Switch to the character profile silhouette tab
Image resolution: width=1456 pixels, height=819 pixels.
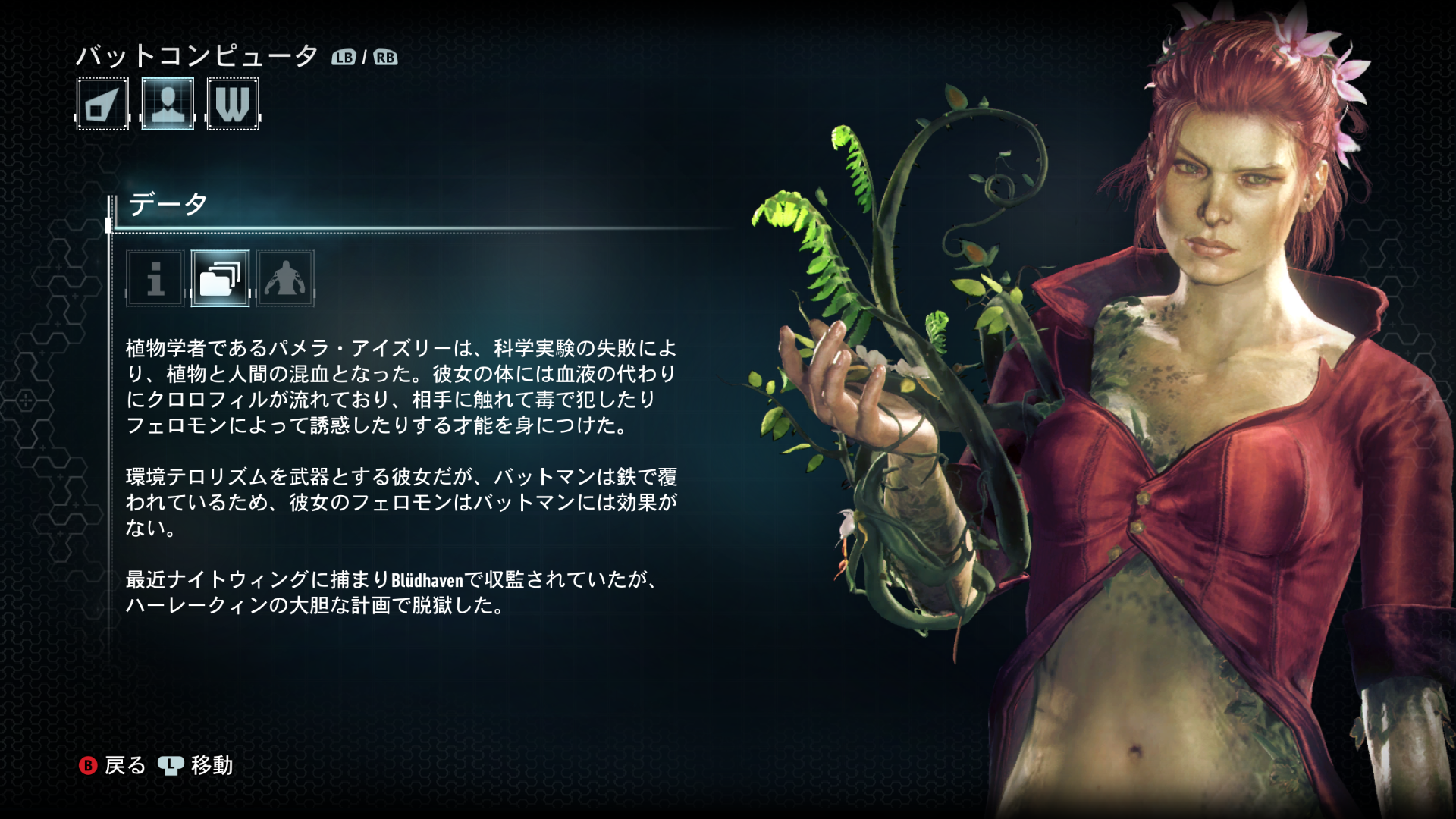[168, 104]
